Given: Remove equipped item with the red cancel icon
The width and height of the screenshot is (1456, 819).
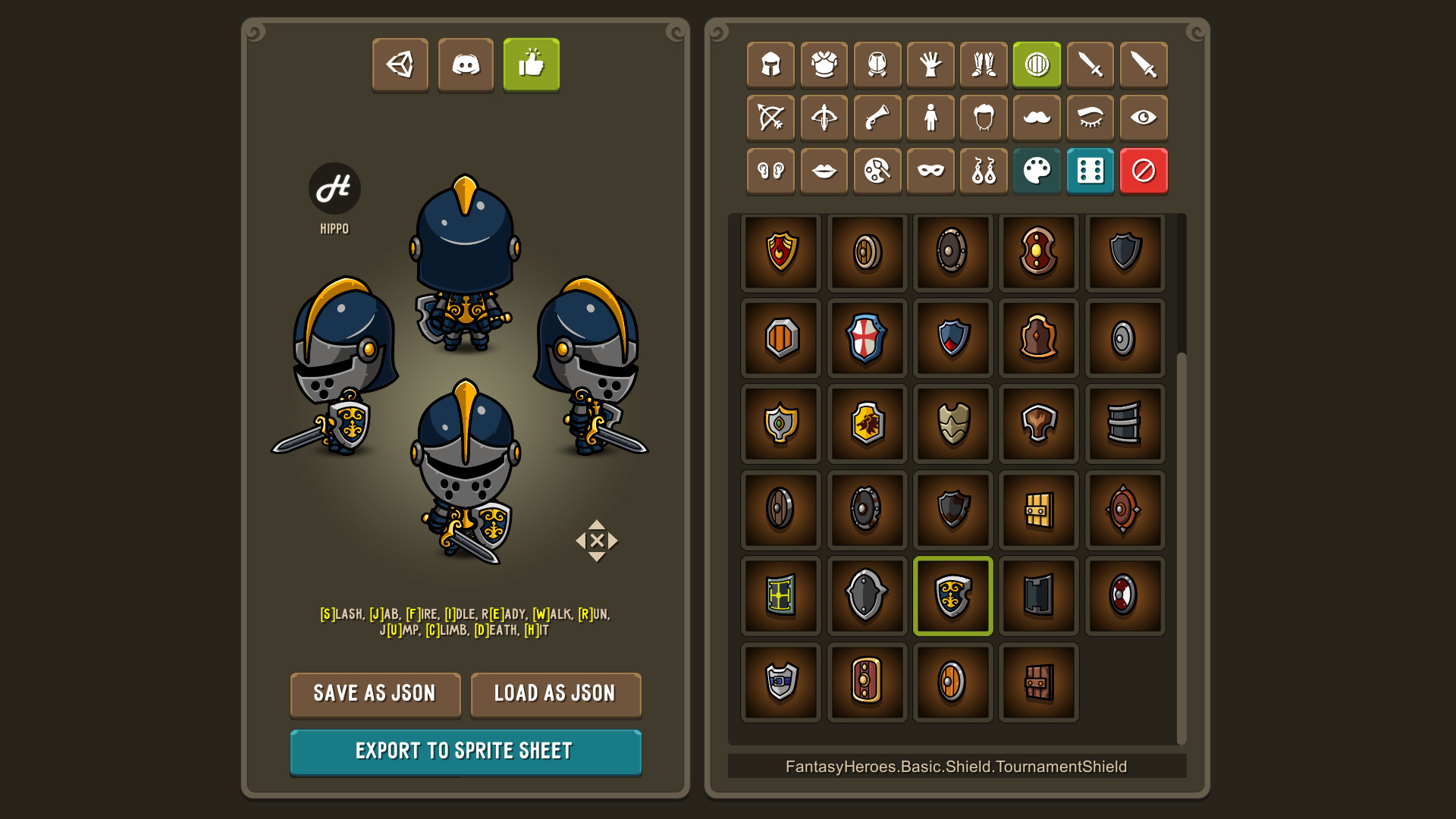Looking at the screenshot, I should pos(1143,171).
